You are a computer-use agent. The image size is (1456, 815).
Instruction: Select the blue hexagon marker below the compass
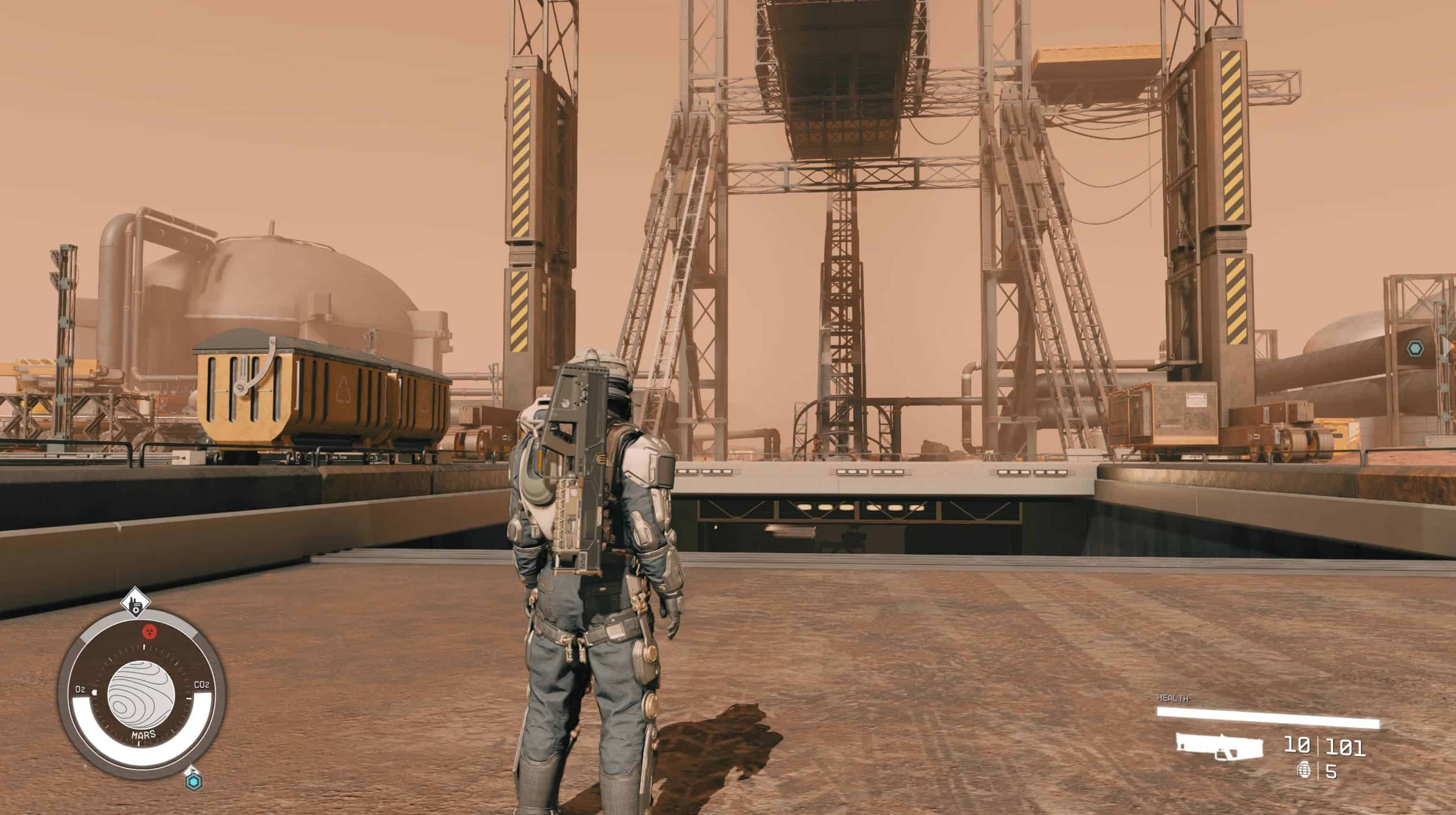click(x=194, y=782)
